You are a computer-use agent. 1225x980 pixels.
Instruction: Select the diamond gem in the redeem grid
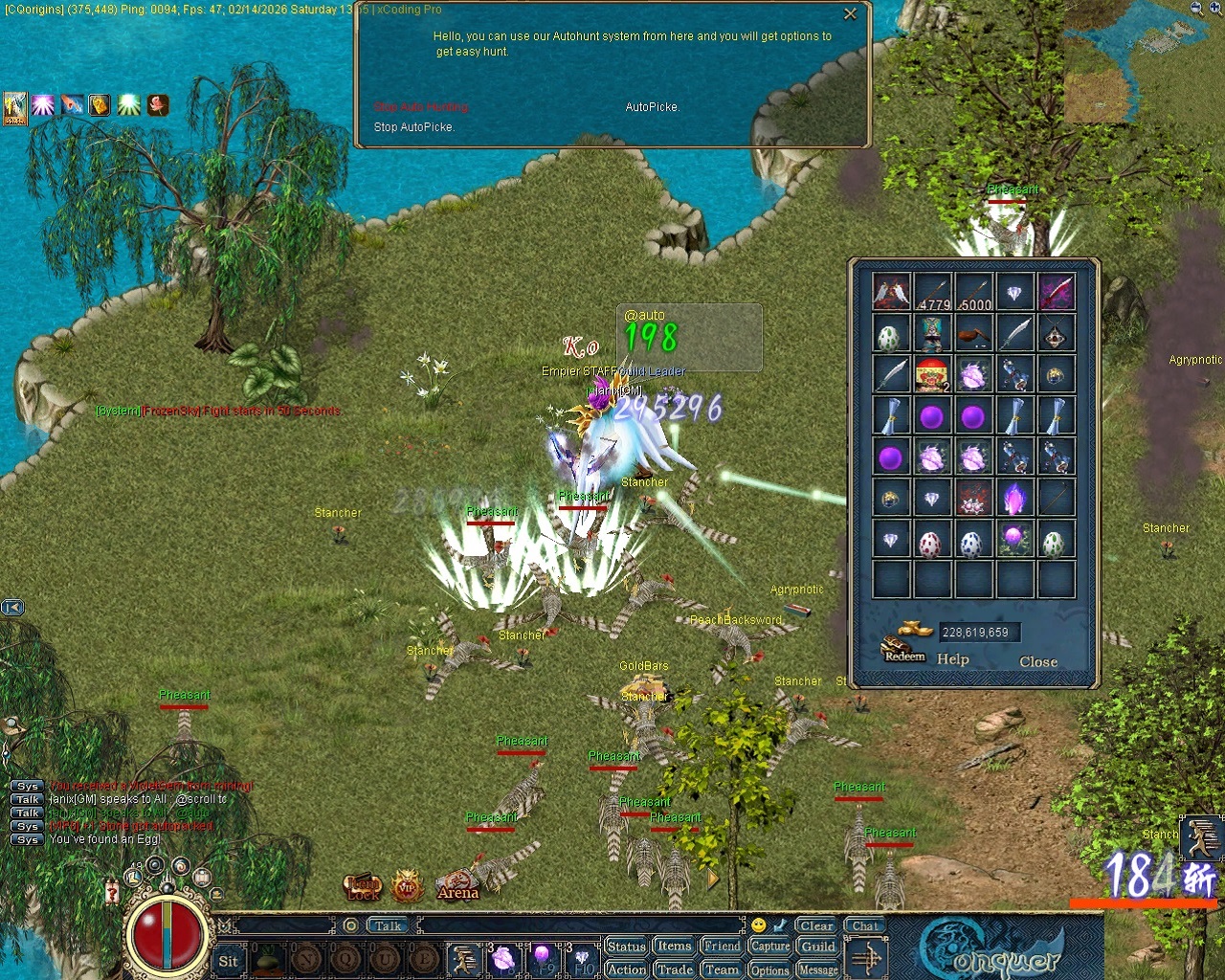pos(1015,292)
